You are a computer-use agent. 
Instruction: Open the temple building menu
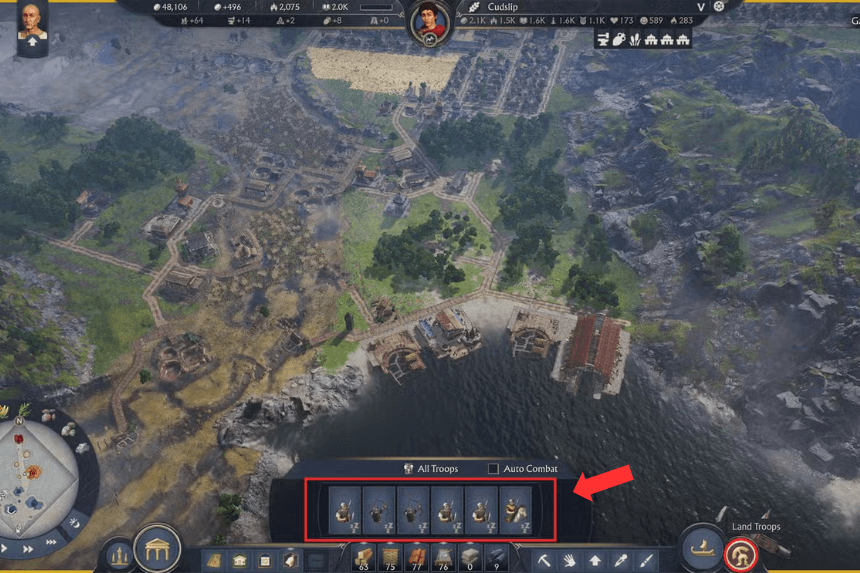[x=157, y=548]
